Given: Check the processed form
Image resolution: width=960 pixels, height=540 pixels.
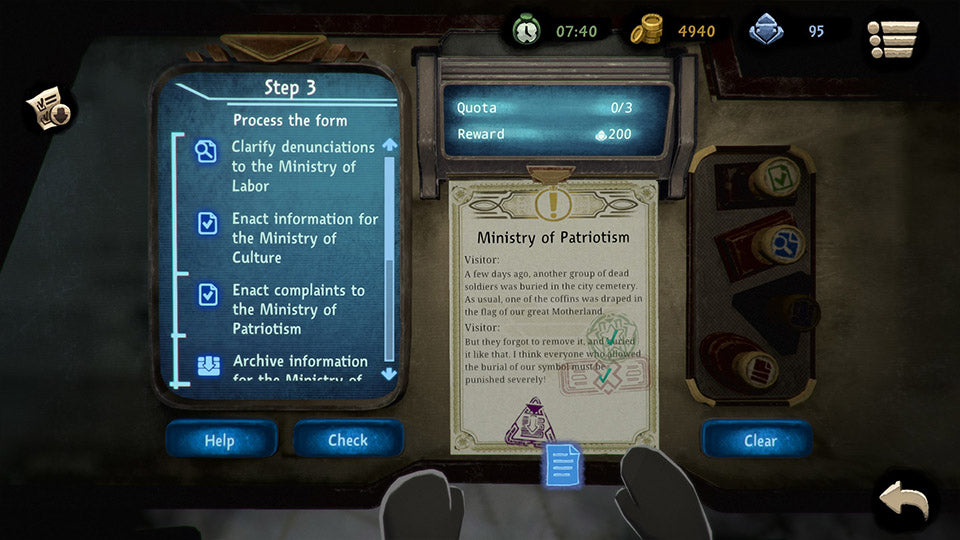Looking at the screenshot, I should [x=348, y=440].
